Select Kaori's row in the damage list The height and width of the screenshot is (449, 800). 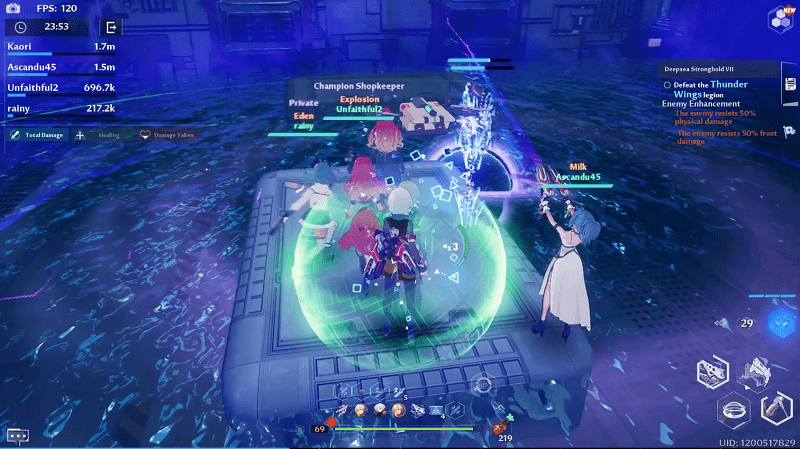(60, 47)
